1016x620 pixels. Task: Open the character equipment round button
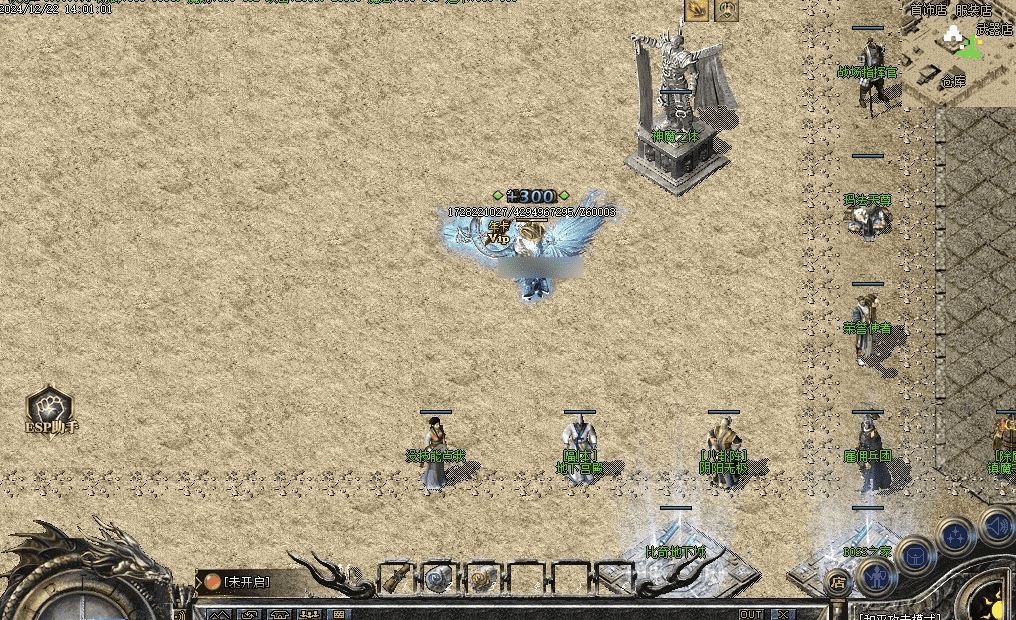877,577
